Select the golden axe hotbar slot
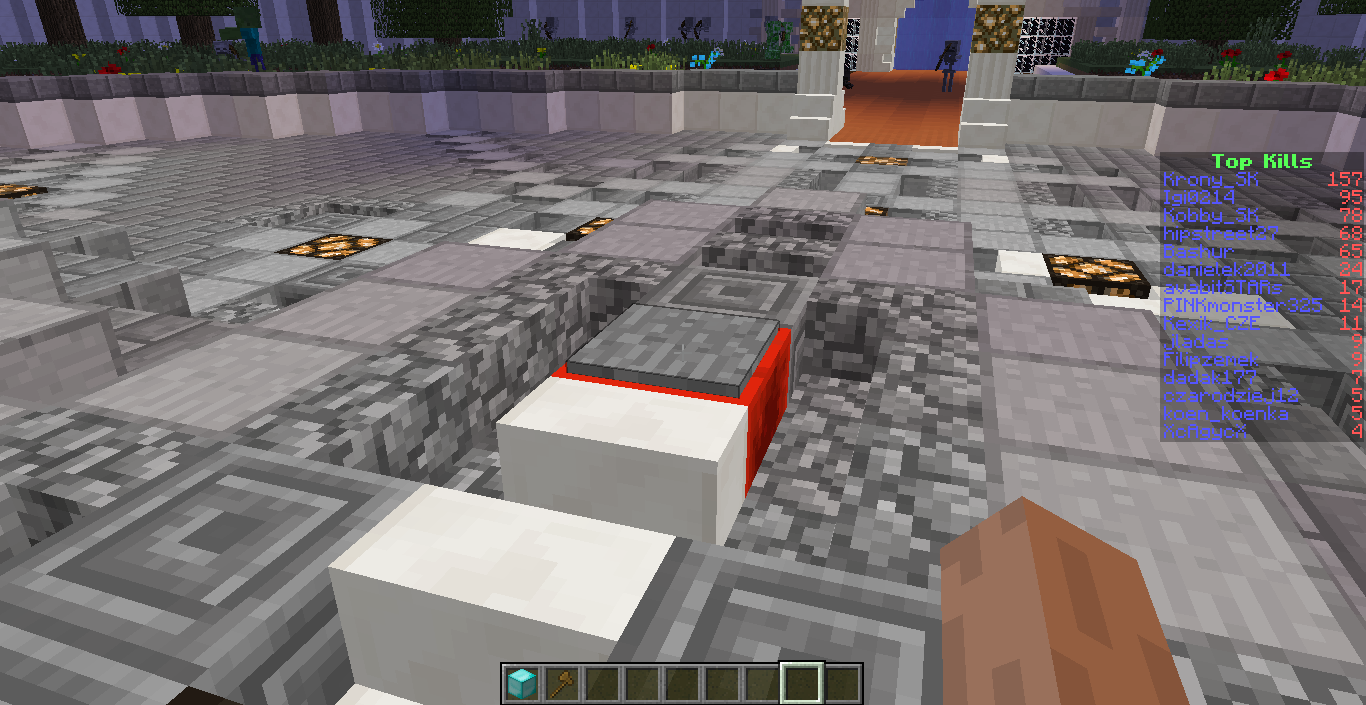 (x=561, y=684)
